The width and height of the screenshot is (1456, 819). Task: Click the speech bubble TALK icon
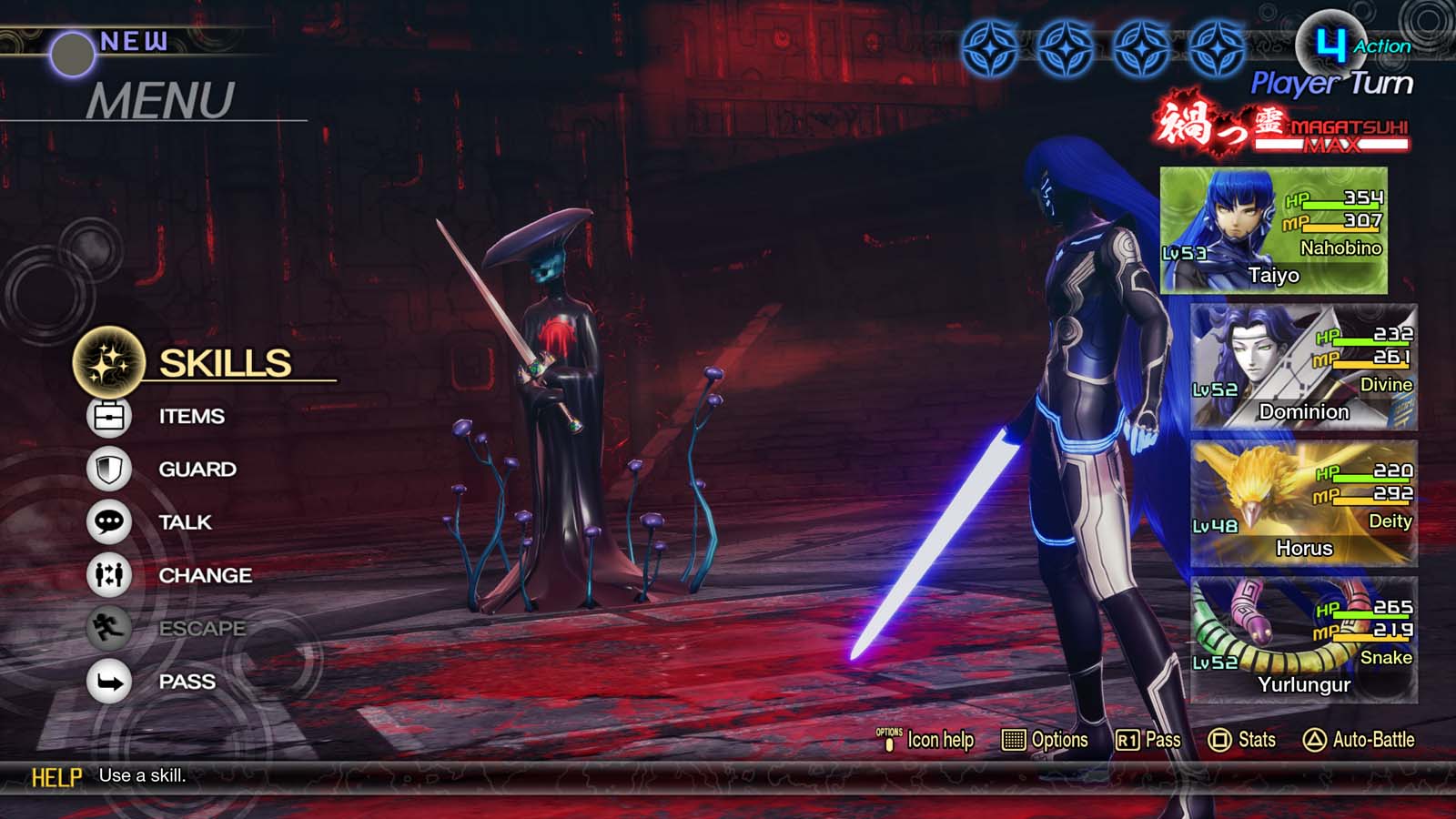[x=106, y=522]
